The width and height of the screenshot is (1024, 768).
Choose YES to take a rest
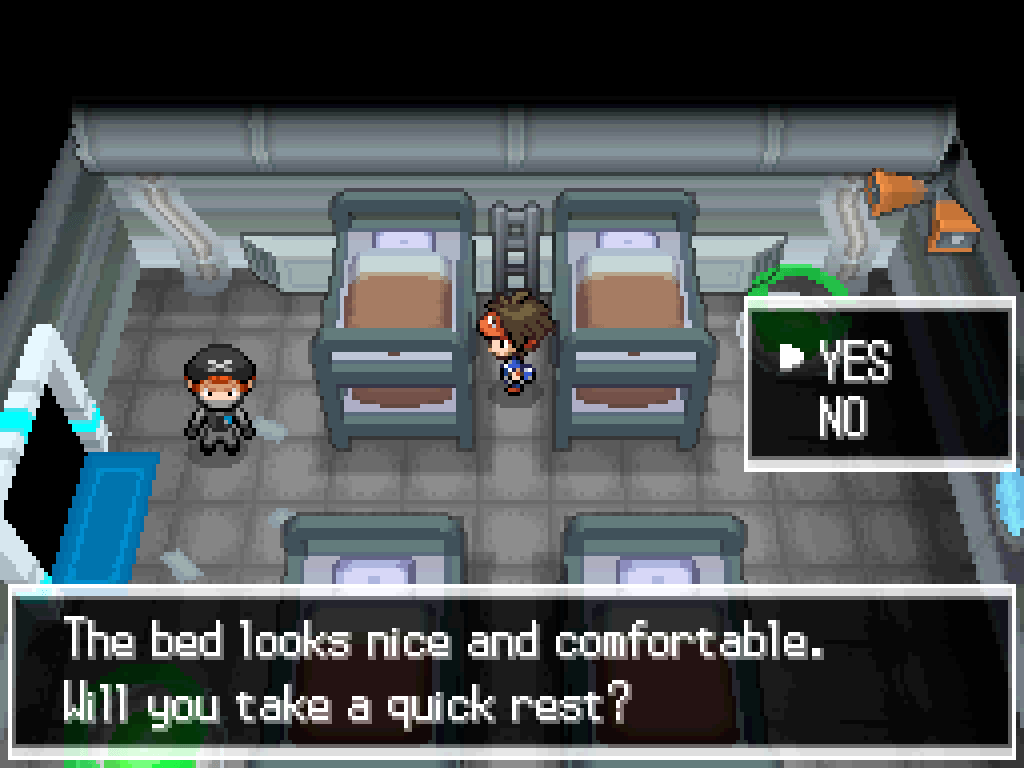[854, 360]
